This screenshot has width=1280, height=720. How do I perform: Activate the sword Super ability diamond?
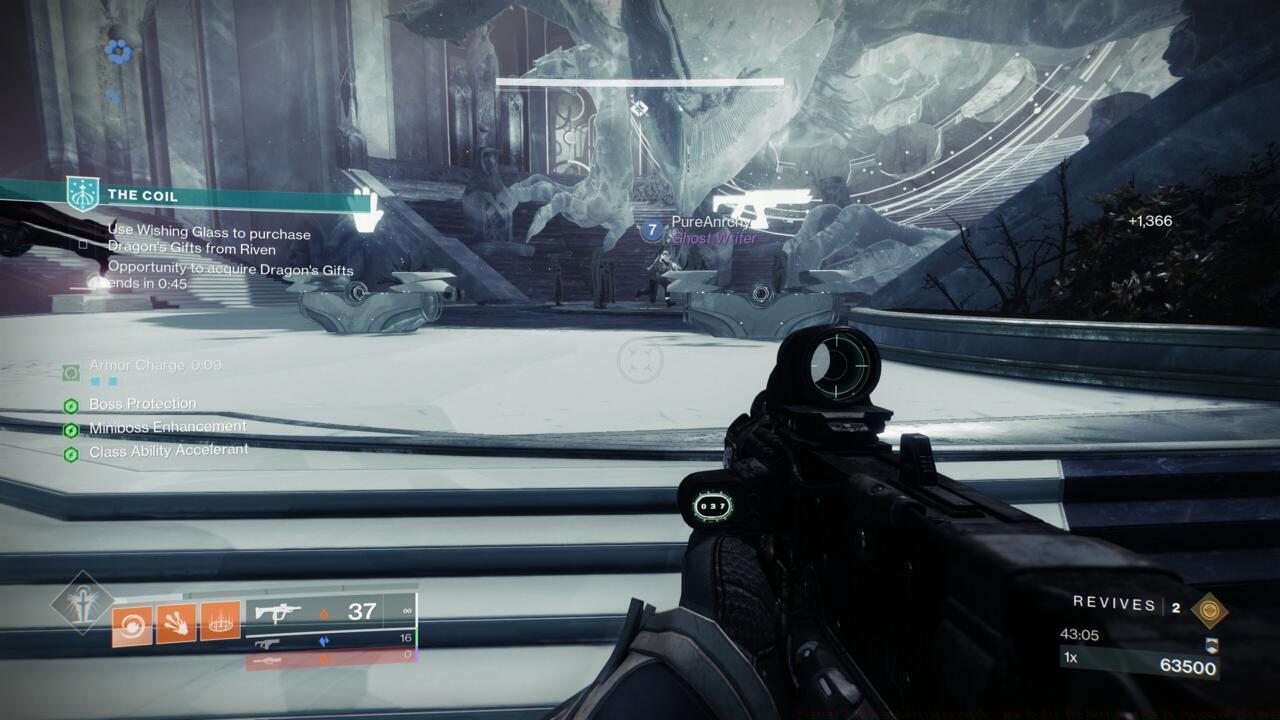point(81,603)
